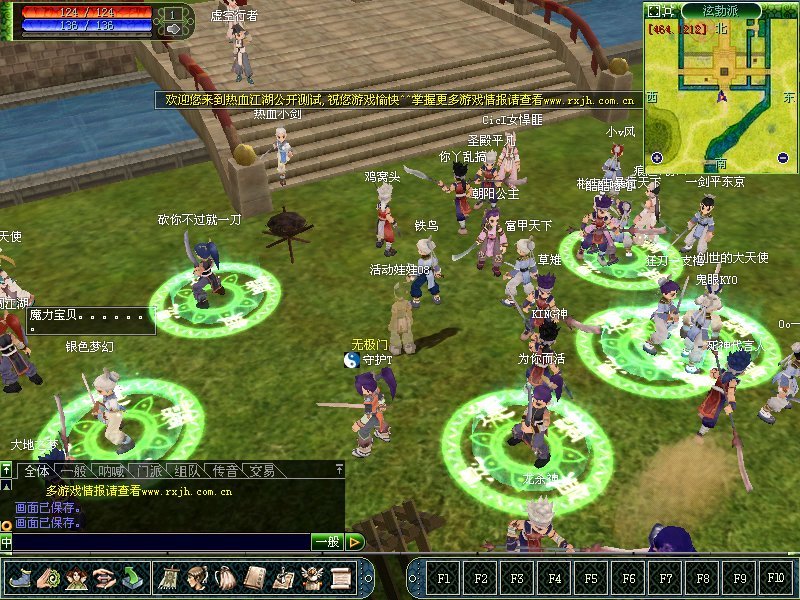Open the character portrait head icon
This screenshot has height=600, width=800.
point(197,577)
